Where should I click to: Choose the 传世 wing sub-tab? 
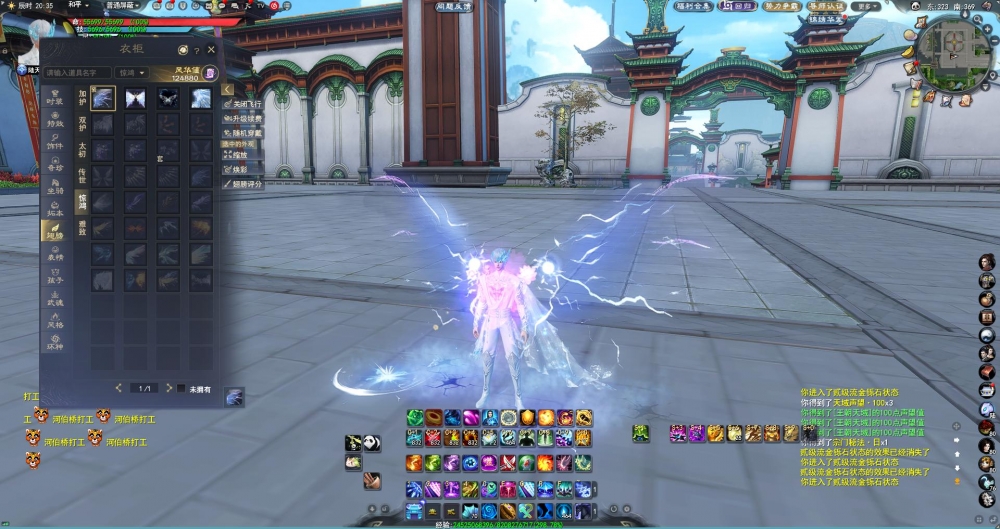pyautogui.click(x=82, y=176)
